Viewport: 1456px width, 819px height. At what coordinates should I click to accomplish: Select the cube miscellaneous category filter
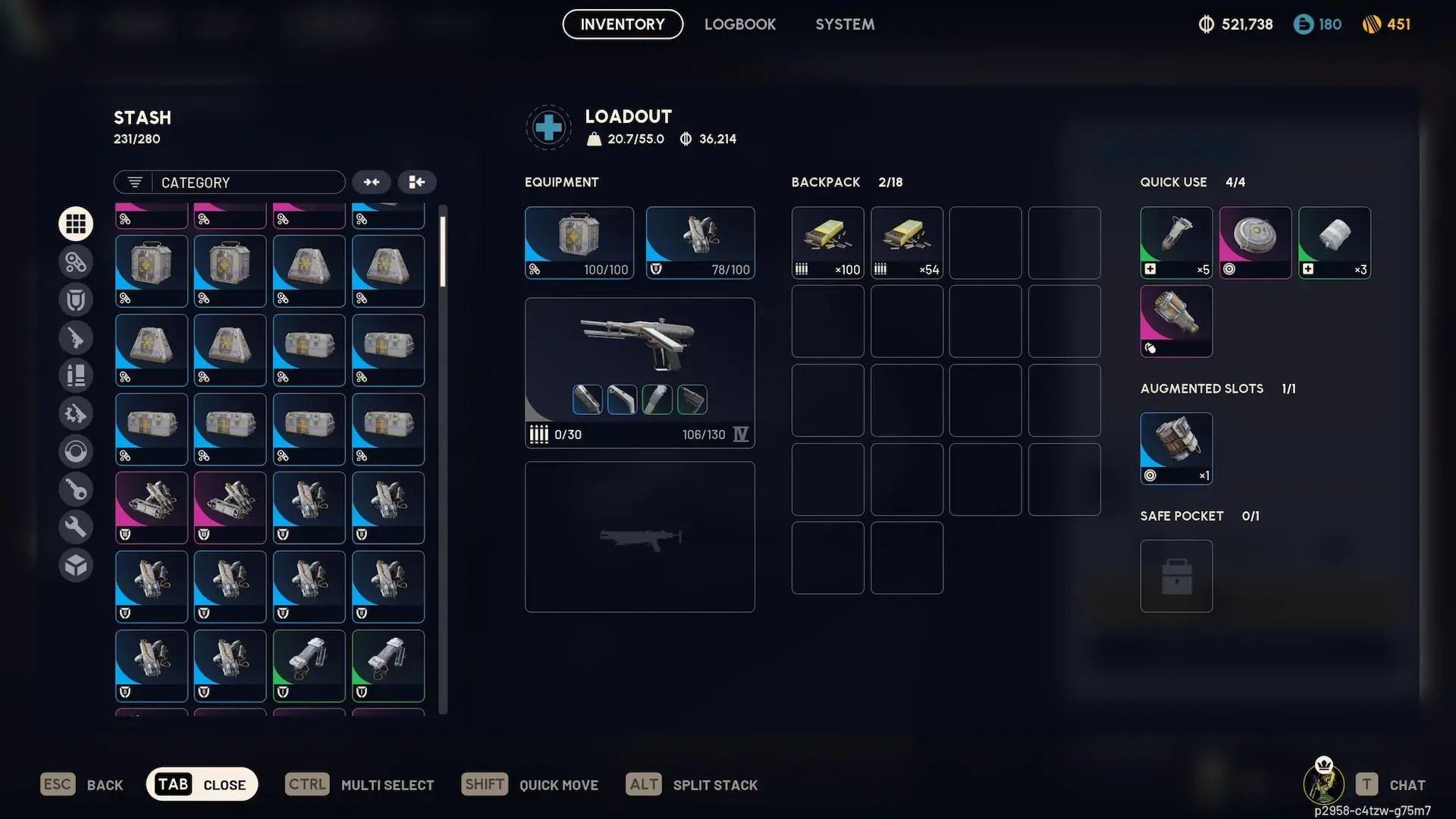click(x=76, y=565)
